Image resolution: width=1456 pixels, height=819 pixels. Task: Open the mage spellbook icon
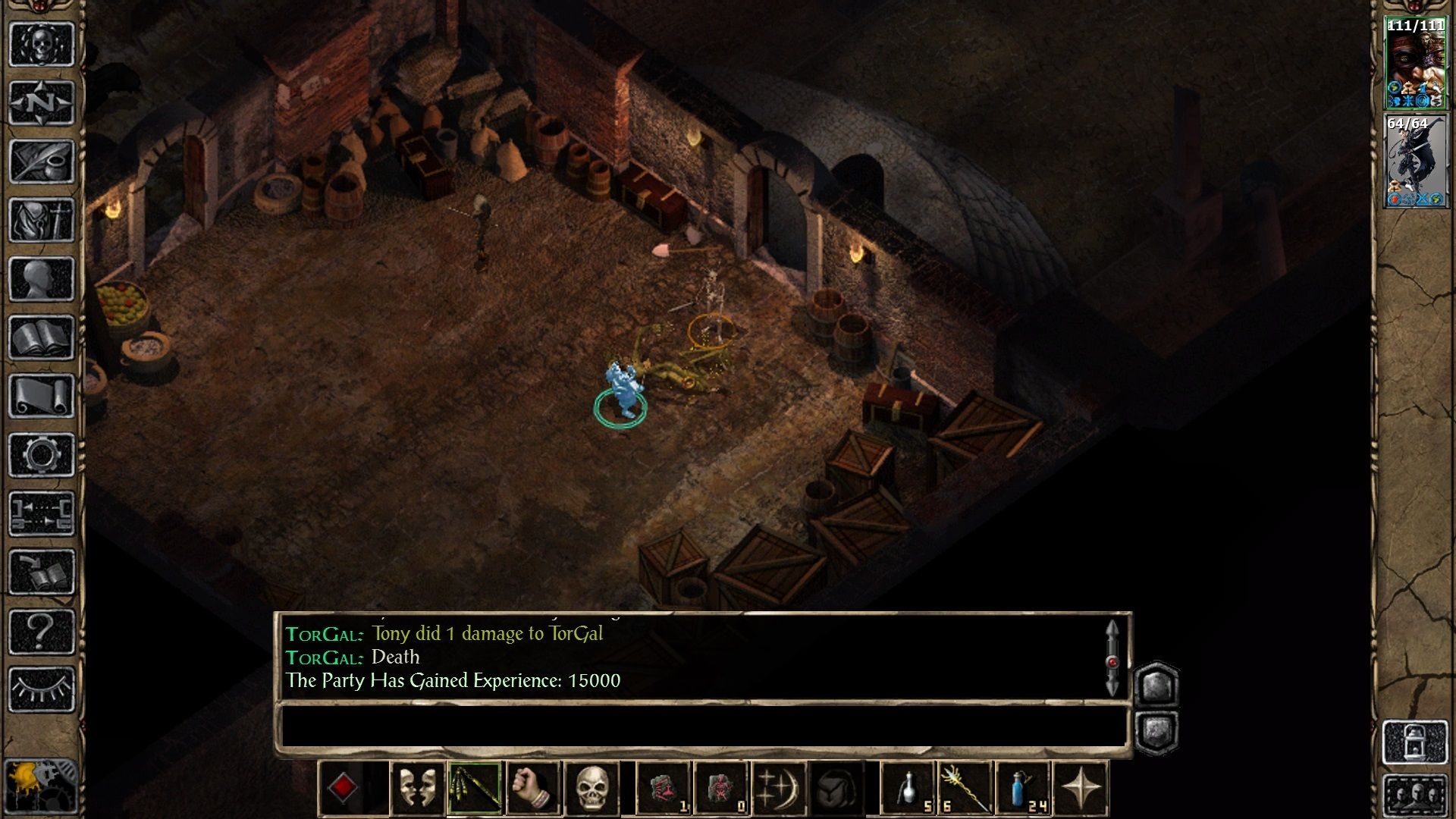pos(42,337)
